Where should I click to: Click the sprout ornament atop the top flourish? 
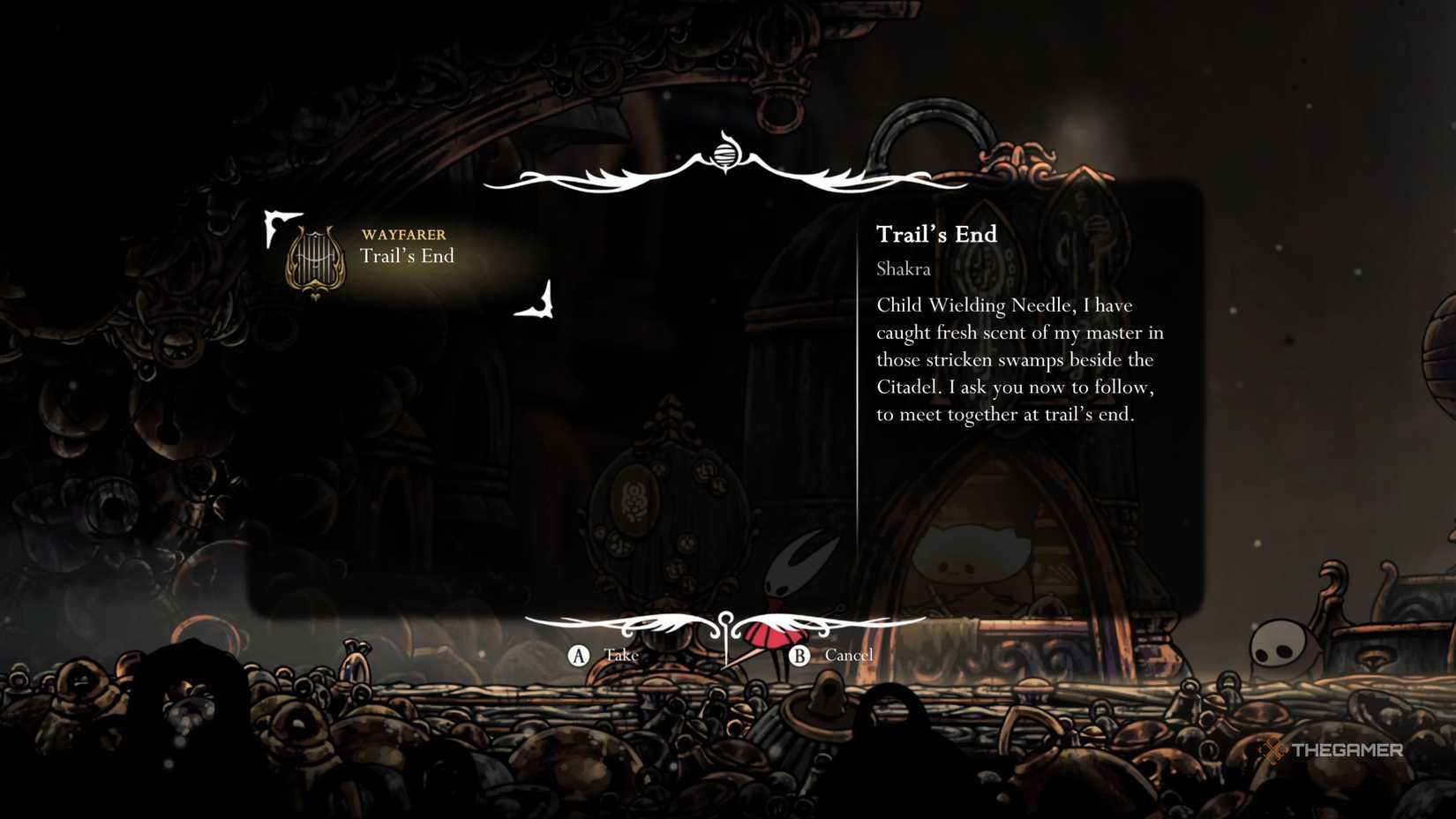(x=725, y=155)
